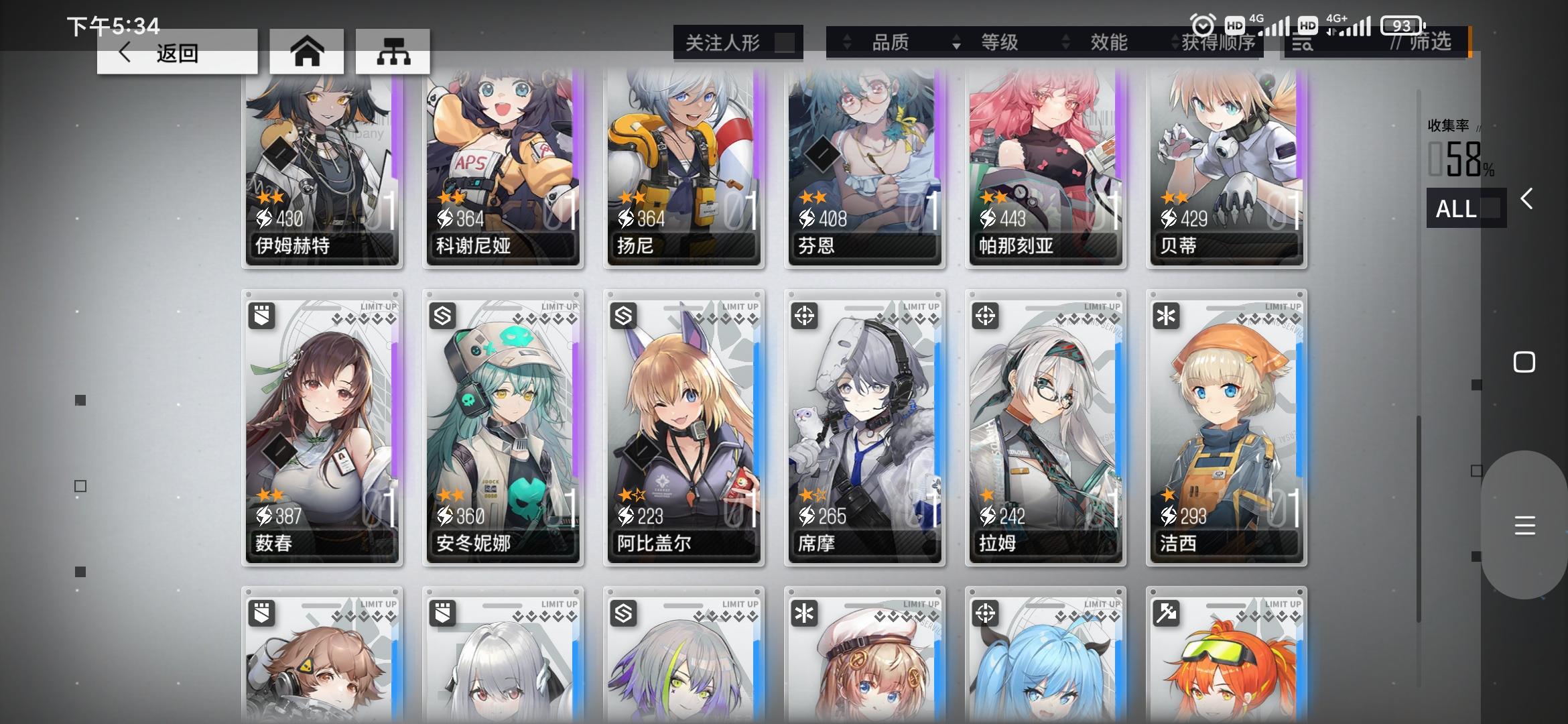Viewport: 1568px width, 724px height.
Task: Click the asterisk medic icon on 洁西's card
Action: pyautogui.click(x=1167, y=316)
